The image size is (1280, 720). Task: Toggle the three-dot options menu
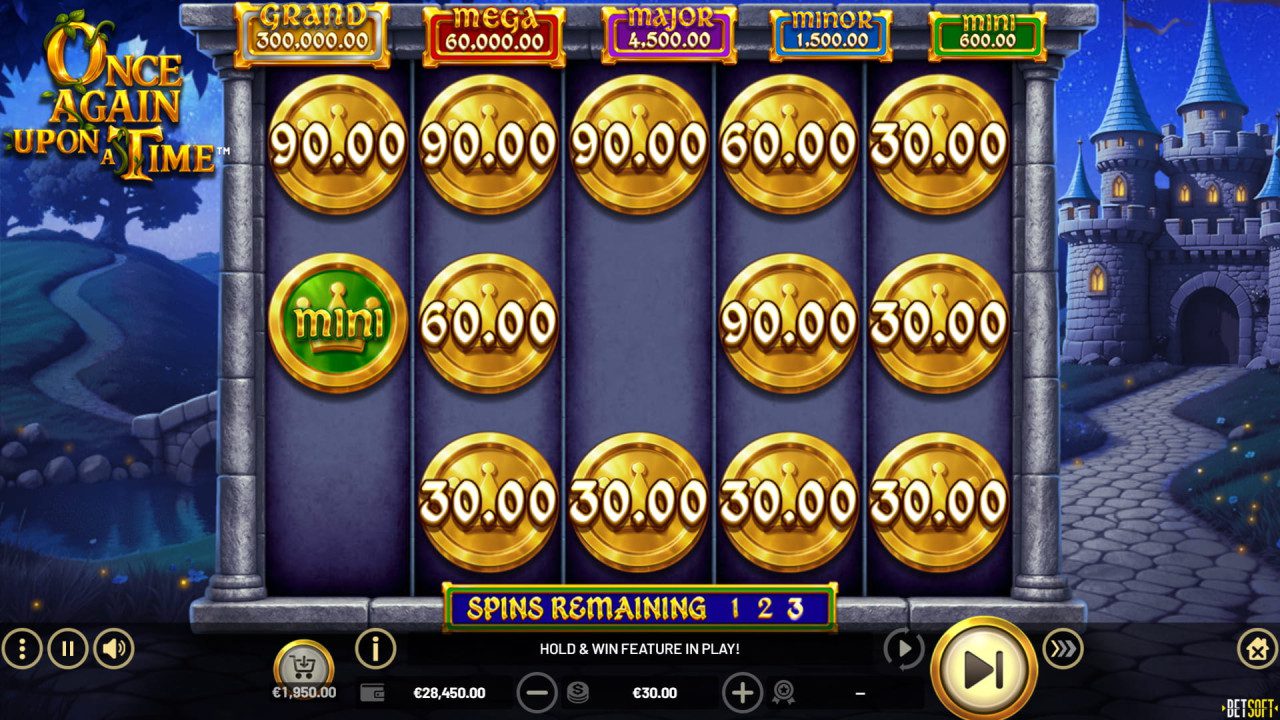coord(20,649)
